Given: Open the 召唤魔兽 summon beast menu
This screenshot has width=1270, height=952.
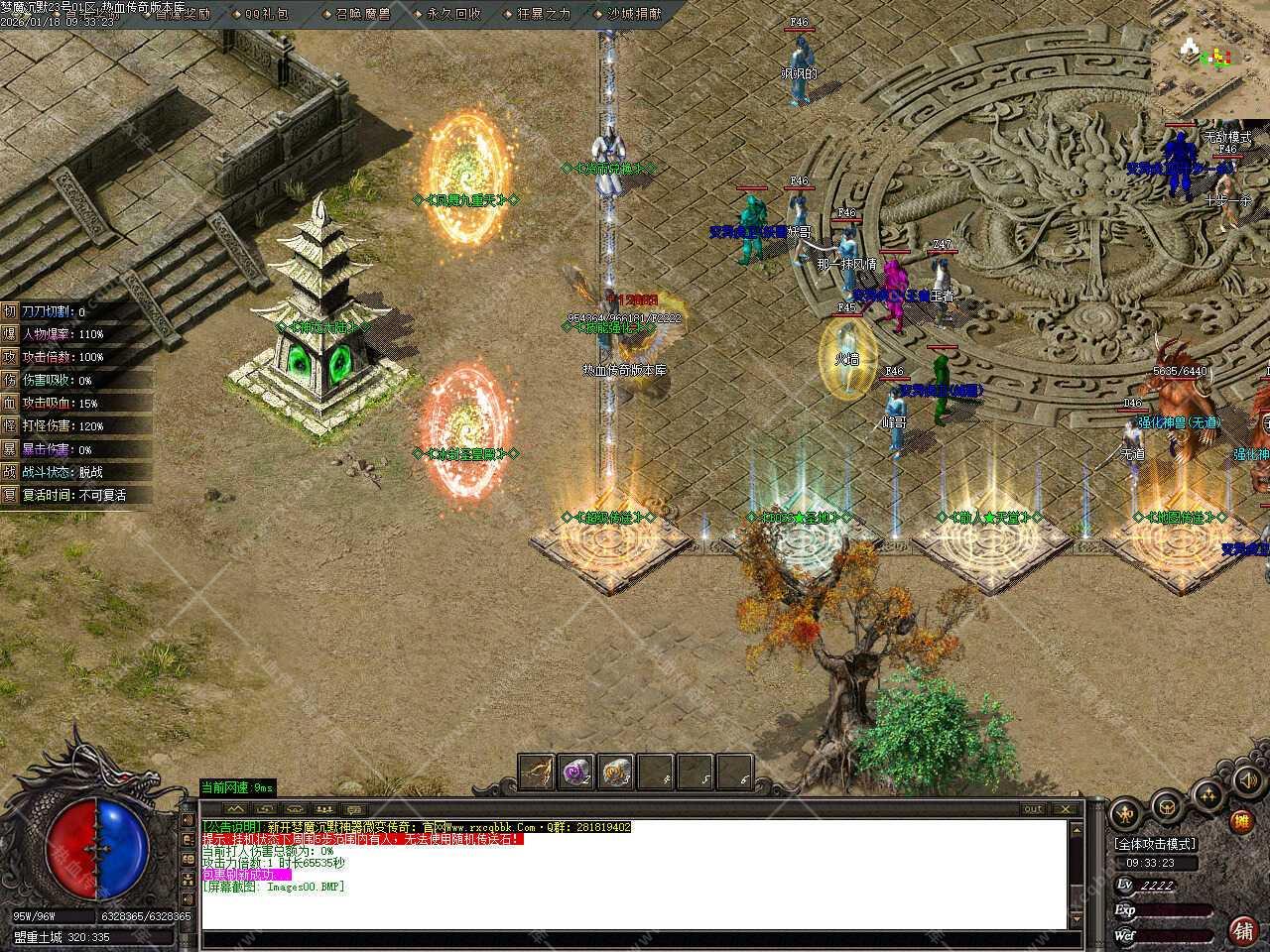Looking at the screenshot, I should pos(362,13).
